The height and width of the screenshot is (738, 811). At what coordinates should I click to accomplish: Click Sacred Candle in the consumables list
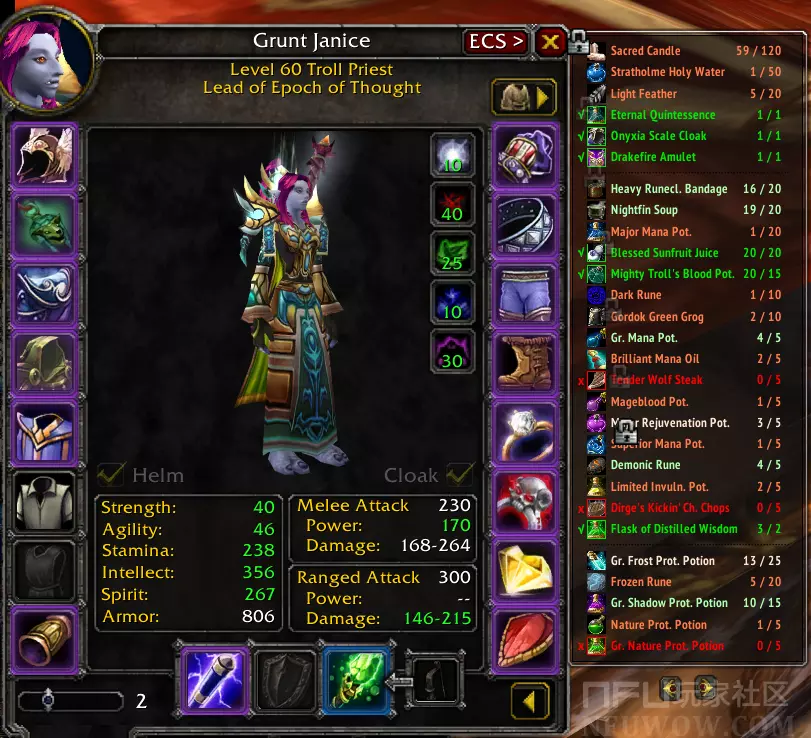tap(645, 51)
